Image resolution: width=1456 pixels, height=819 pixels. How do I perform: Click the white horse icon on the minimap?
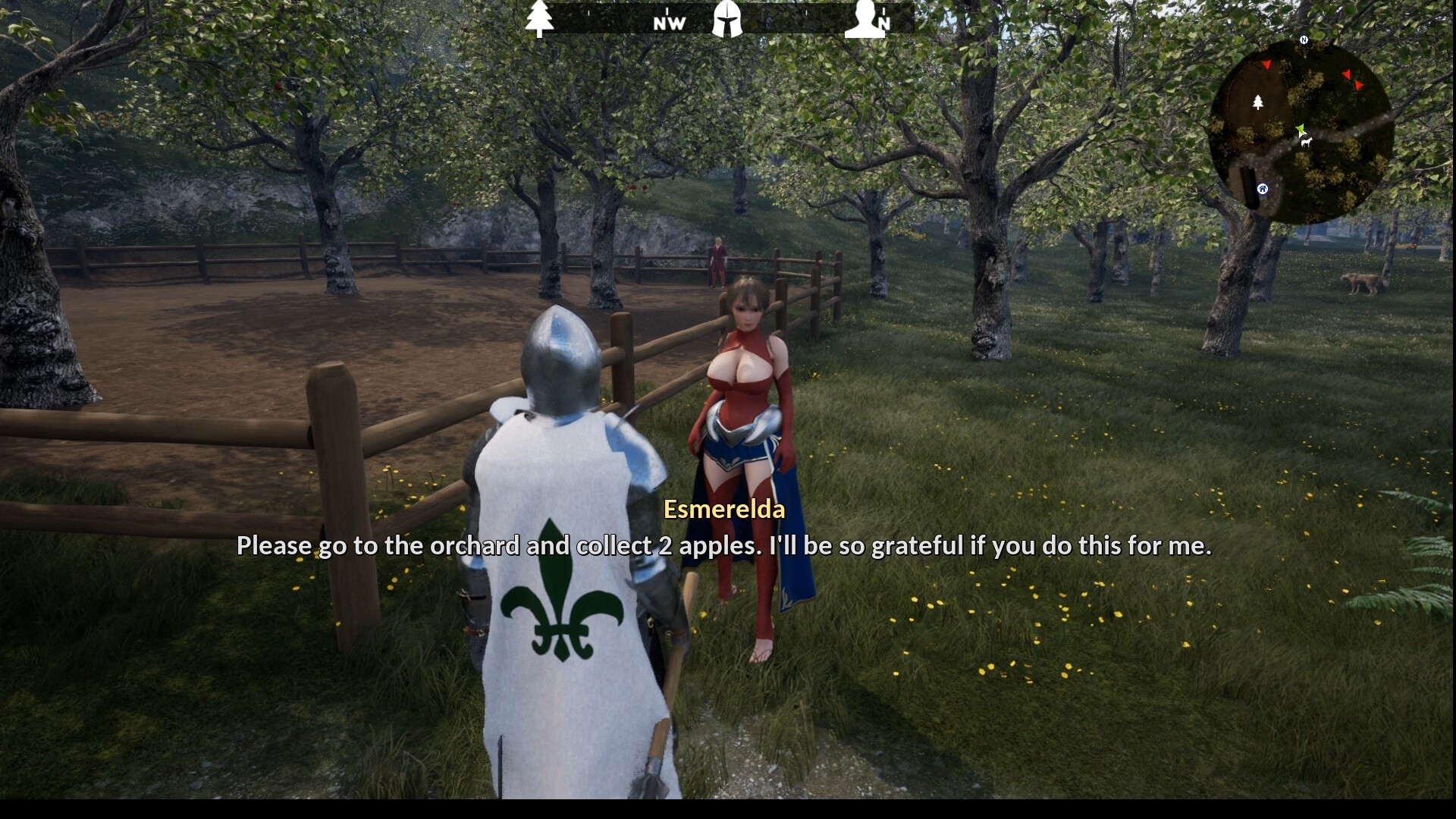coord(1306,142)
